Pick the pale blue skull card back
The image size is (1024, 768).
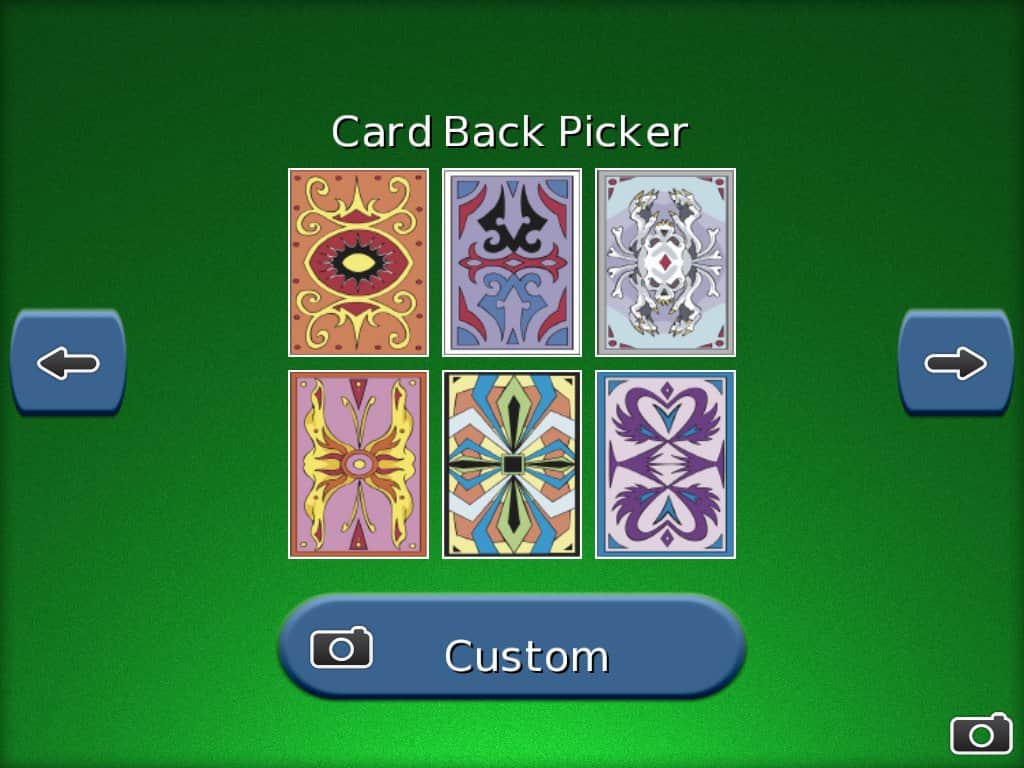pyautogui.click(x=666, y=262)
